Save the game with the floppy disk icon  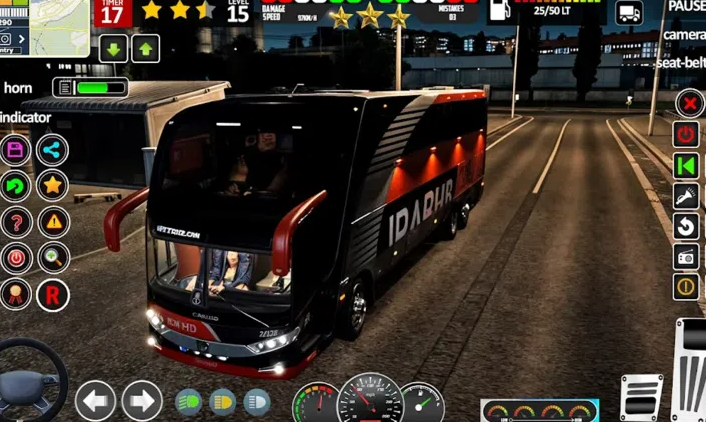click(x=16, y=150)
